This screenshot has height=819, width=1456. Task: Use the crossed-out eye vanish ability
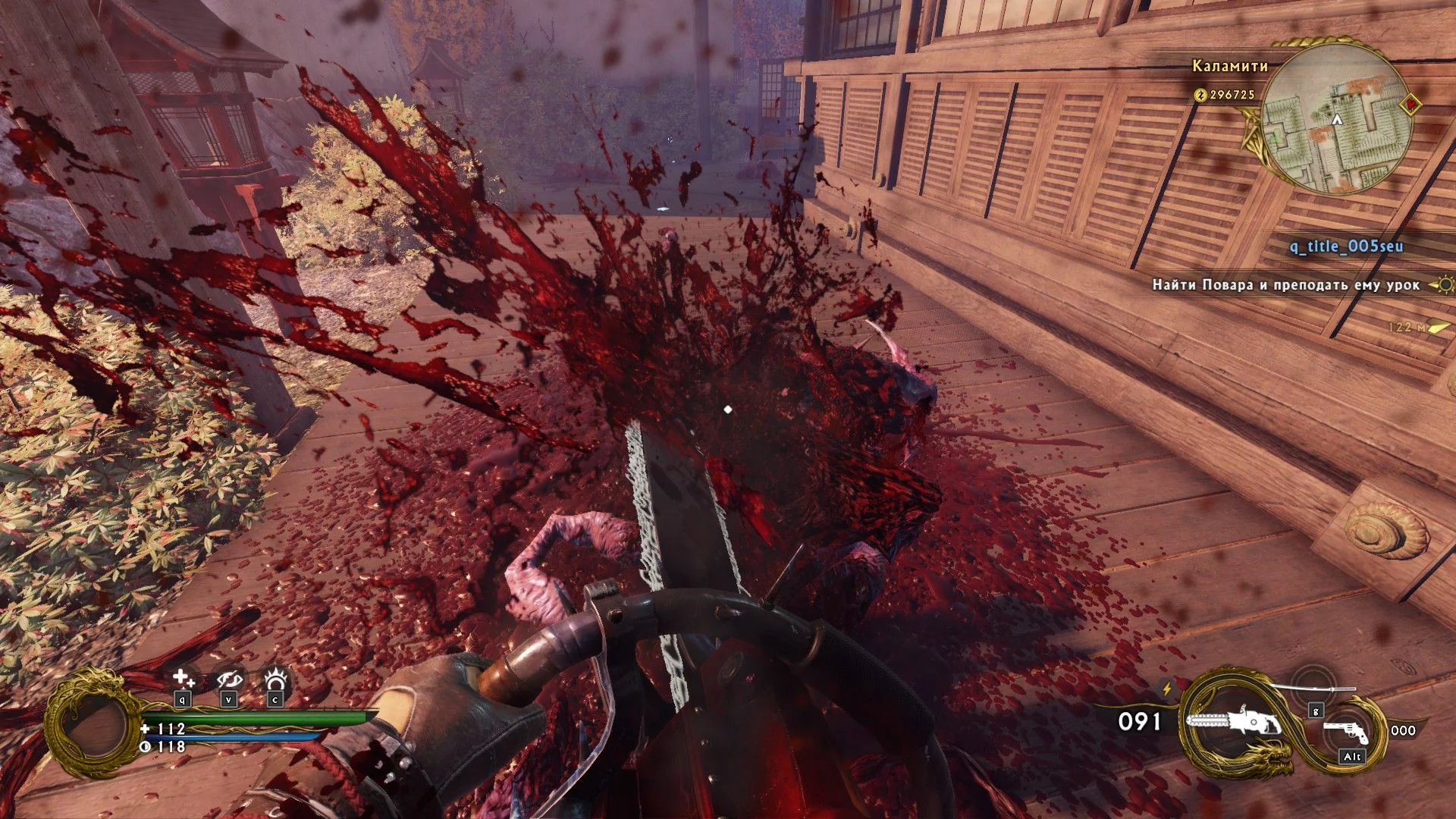tap(228, 679)
